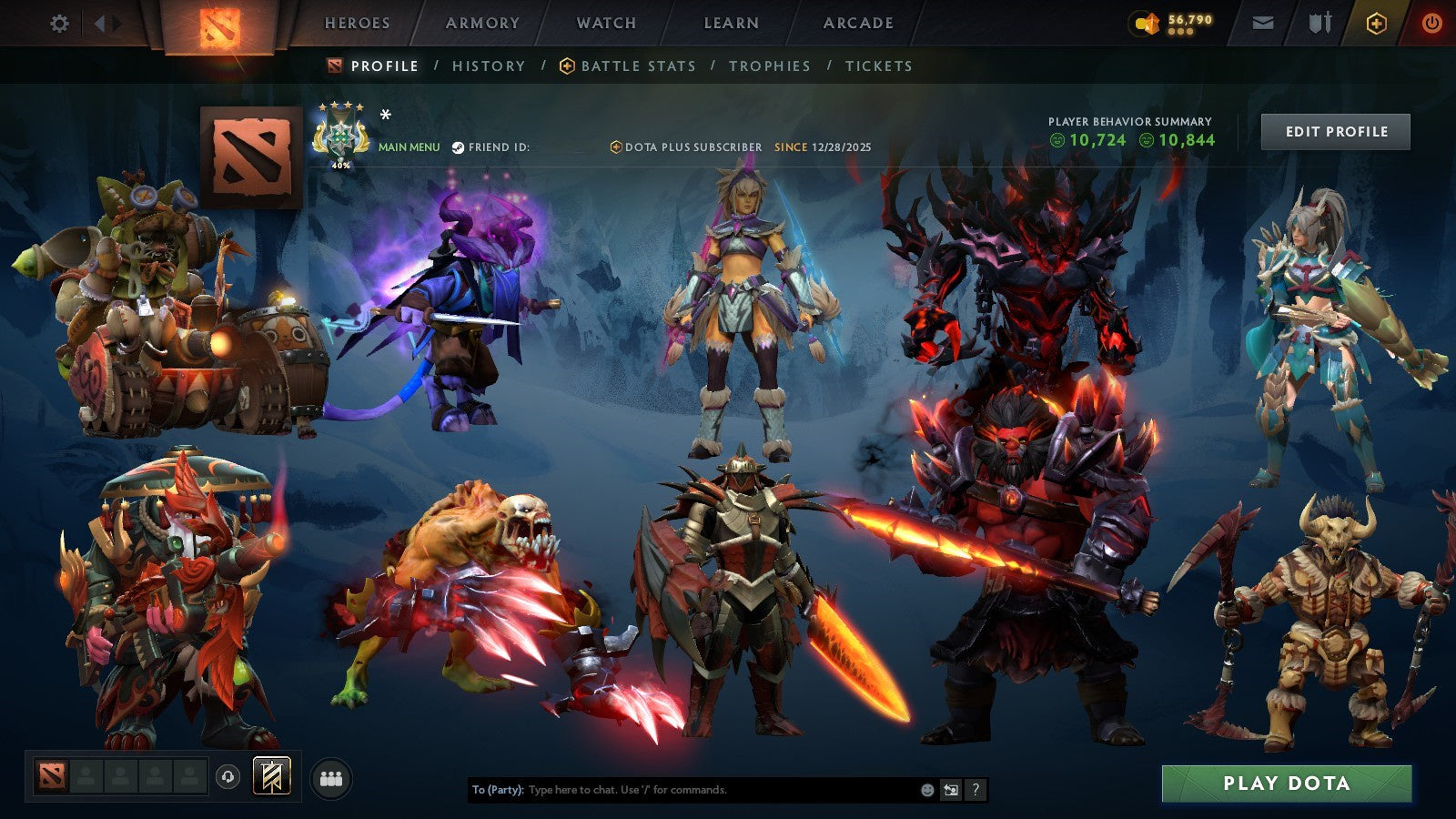Click the power button to exit Dota
The height and width of the screenshot is (819, 1456).
tap(1431, 22)
